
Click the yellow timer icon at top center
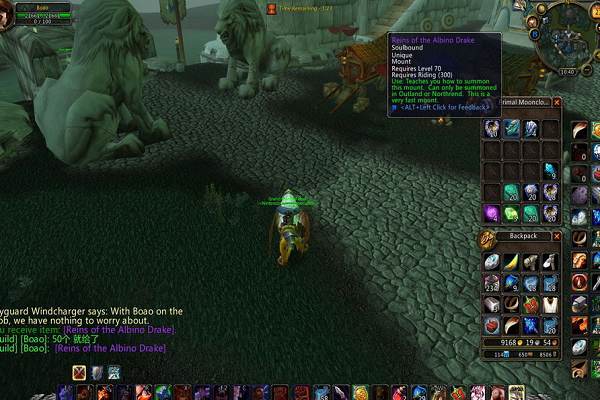tap(271, 7)
